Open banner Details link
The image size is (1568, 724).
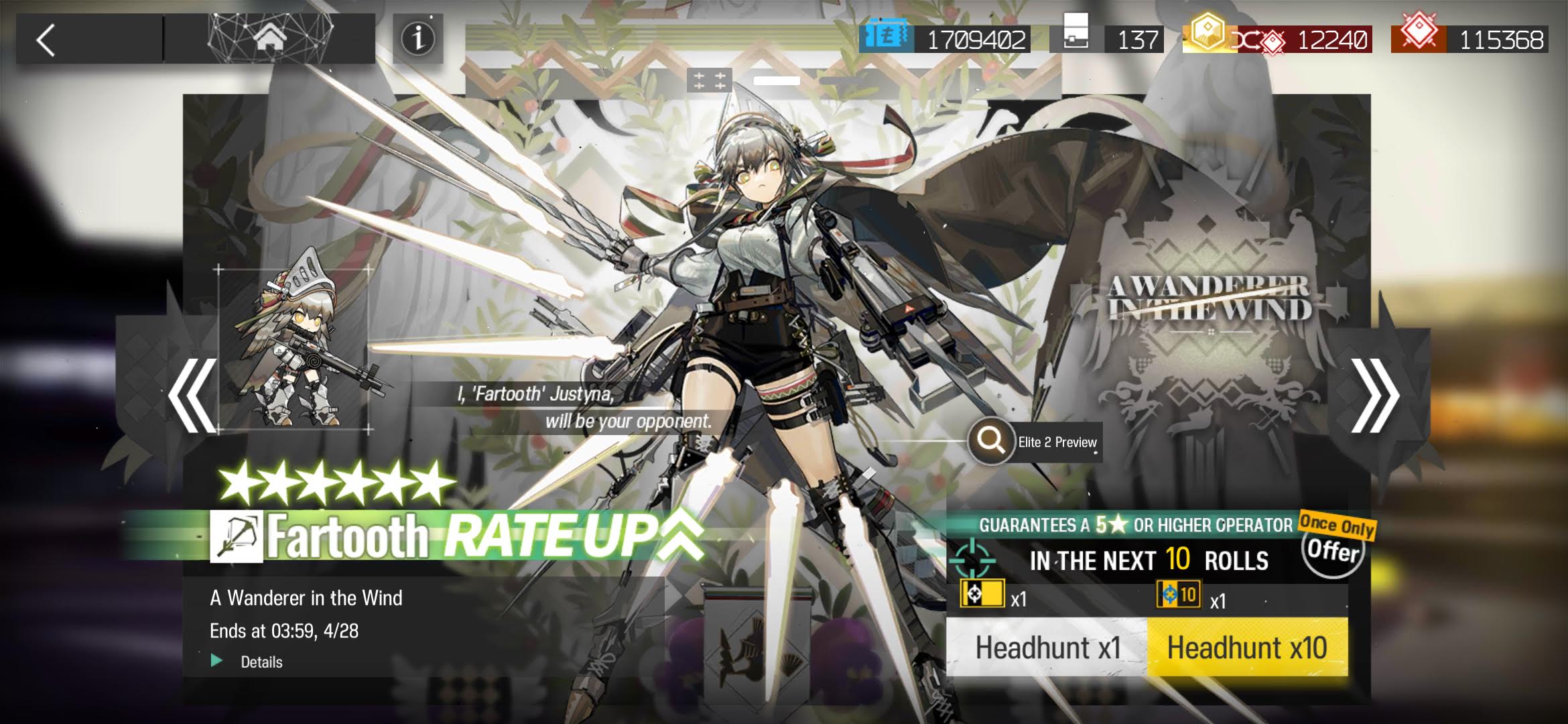click(x=260, y=662)
